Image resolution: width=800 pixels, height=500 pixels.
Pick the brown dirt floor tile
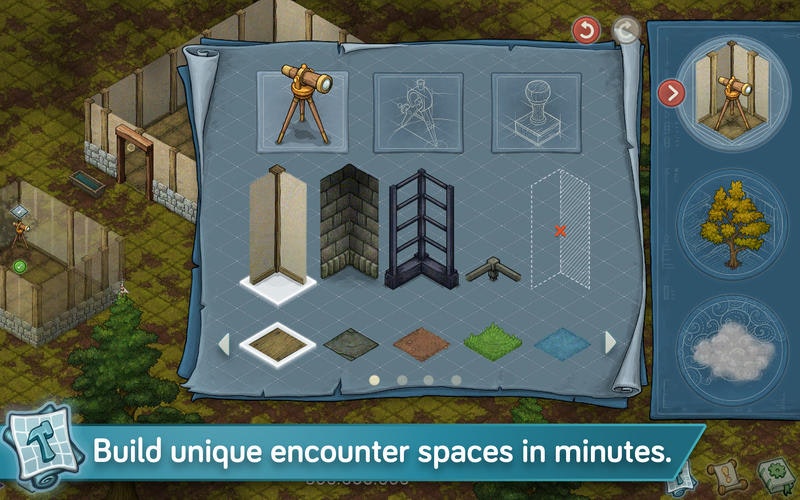click(420, 343)
